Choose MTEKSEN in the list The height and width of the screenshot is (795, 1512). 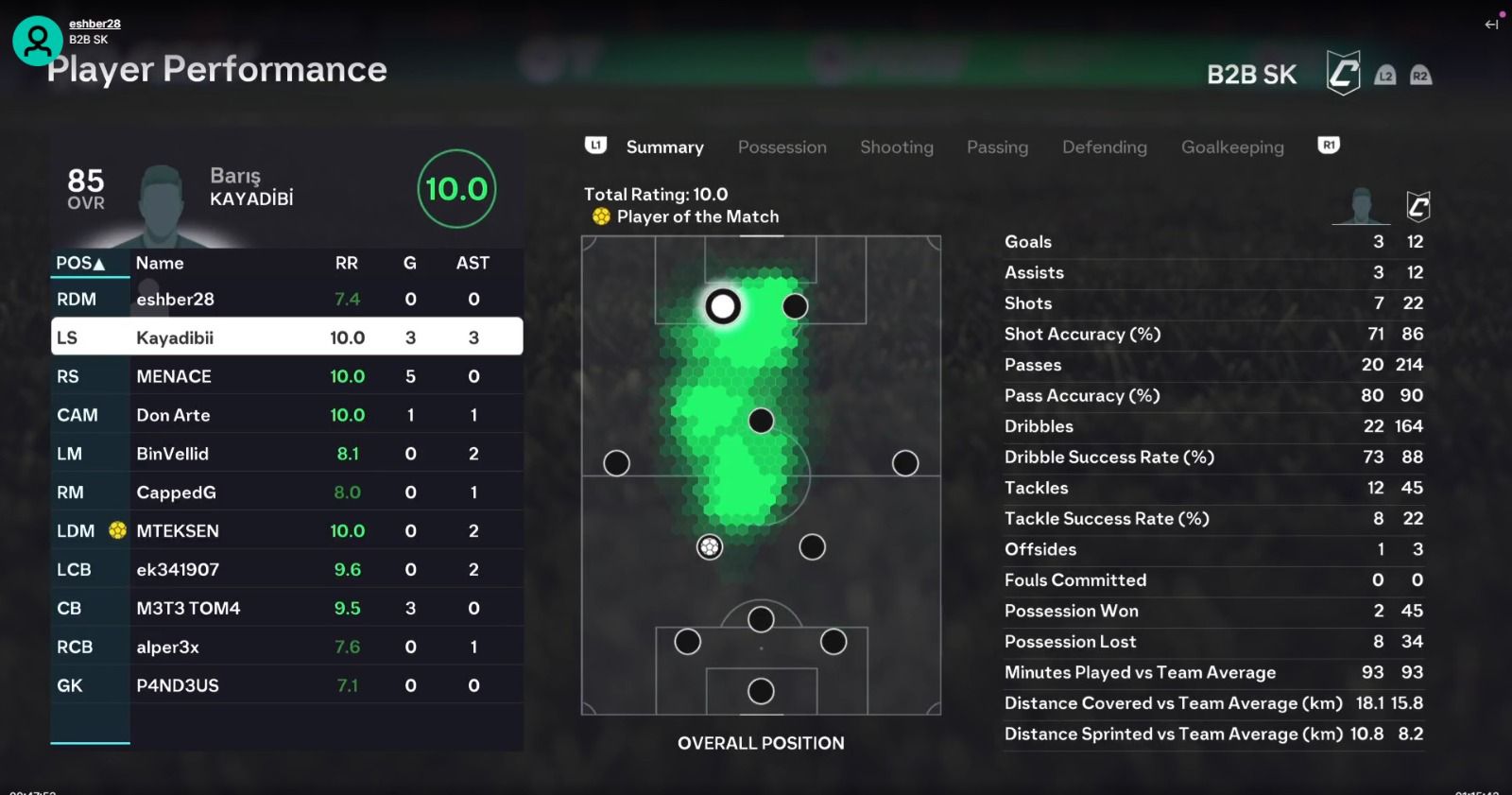(286, 531)
